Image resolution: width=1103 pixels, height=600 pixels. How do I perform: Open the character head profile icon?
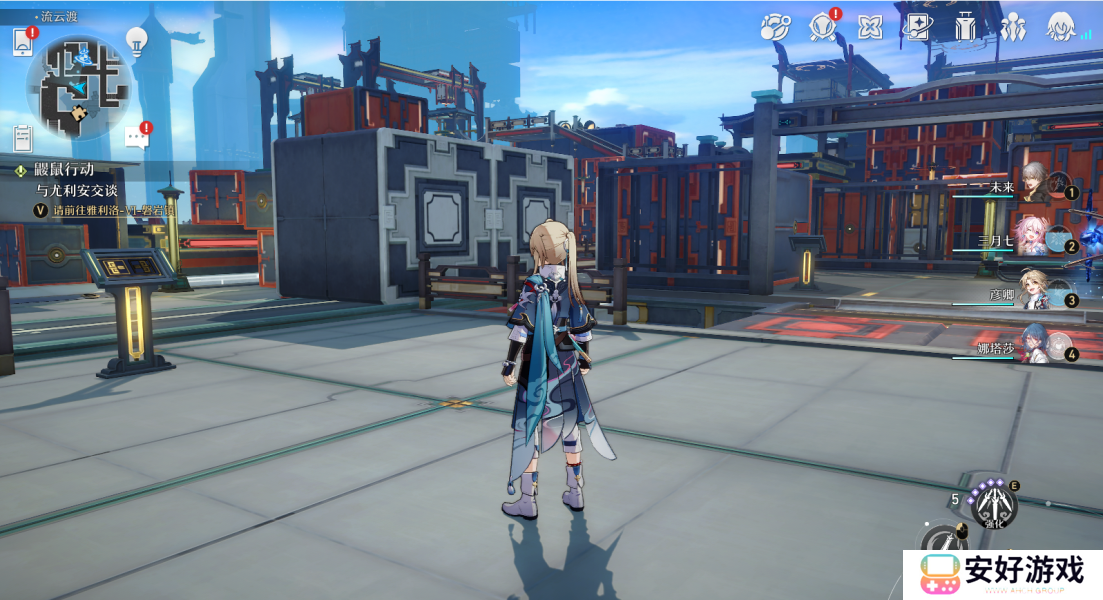1060,27
